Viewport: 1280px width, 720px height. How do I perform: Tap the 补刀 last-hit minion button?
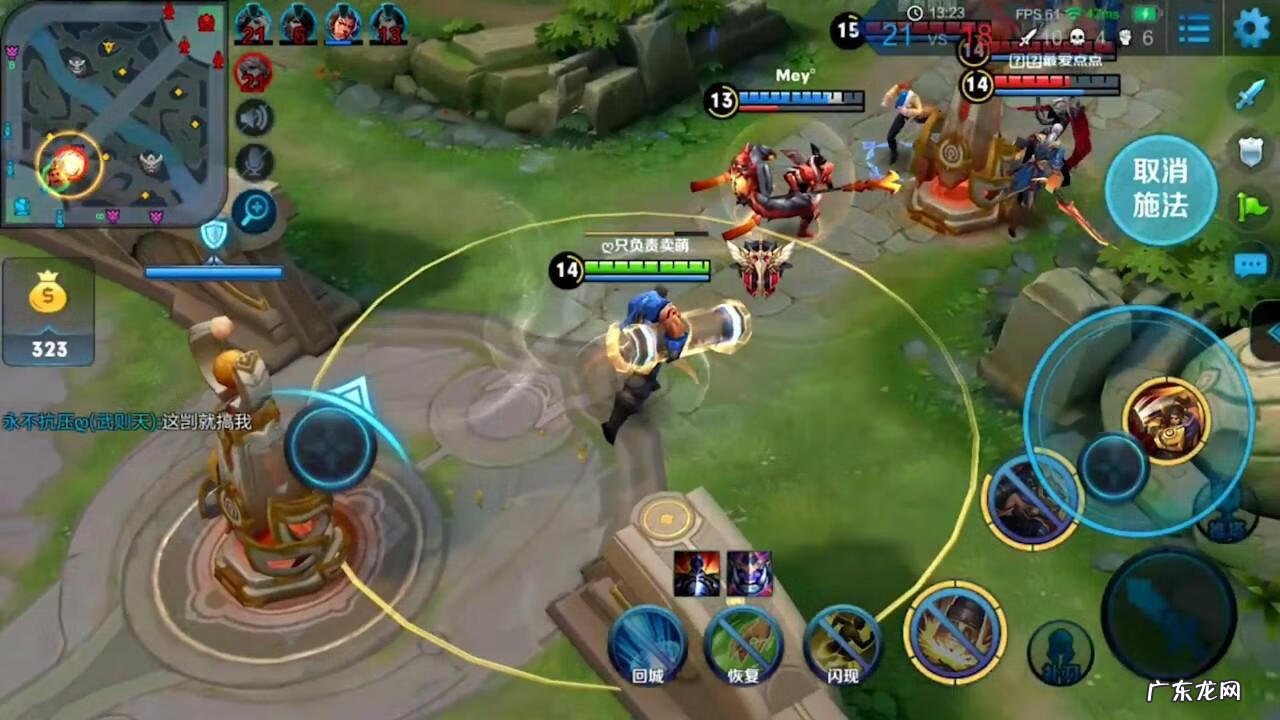[1060, 652]
